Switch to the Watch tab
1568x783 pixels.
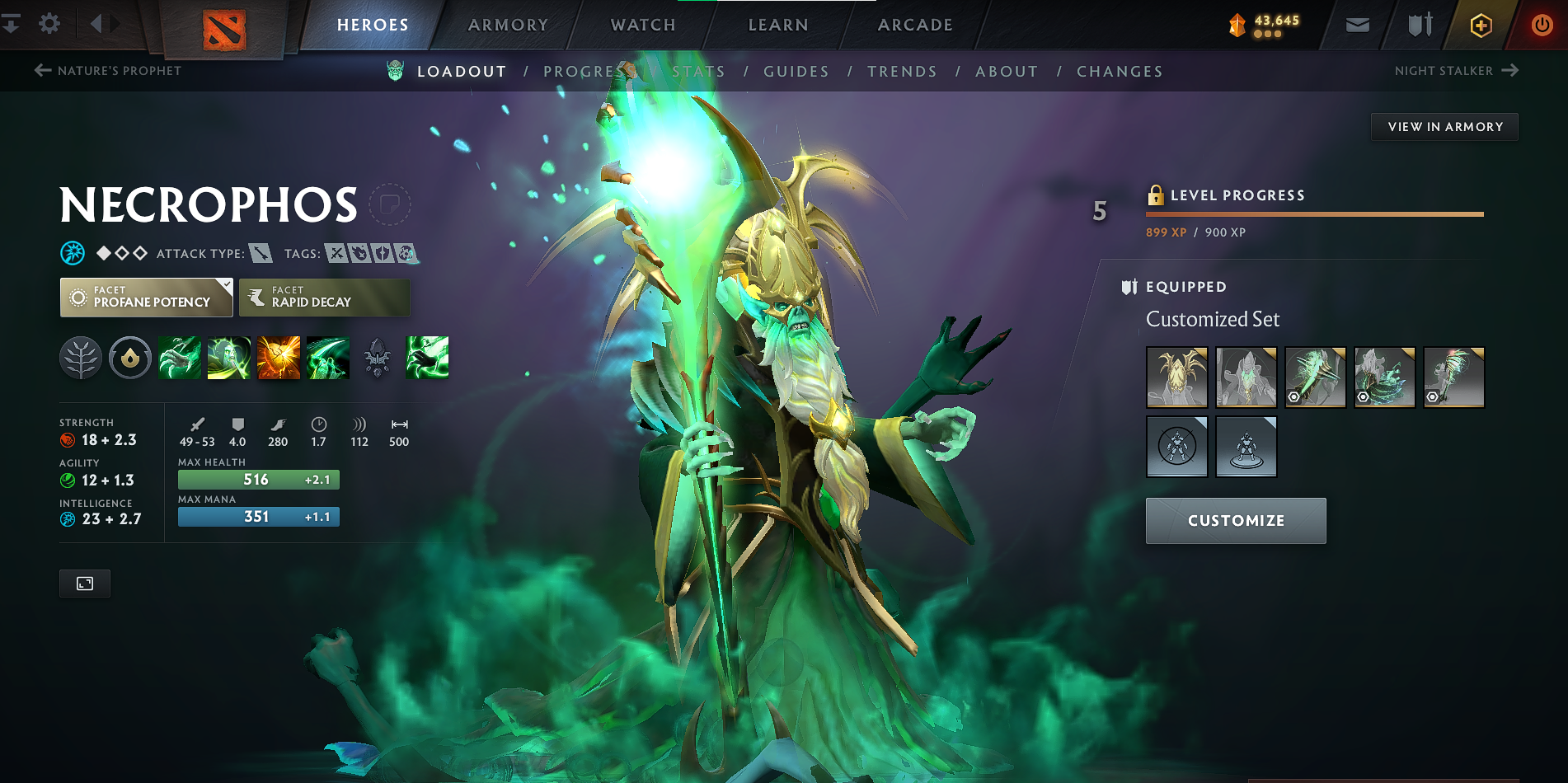[x=643, y=25]
